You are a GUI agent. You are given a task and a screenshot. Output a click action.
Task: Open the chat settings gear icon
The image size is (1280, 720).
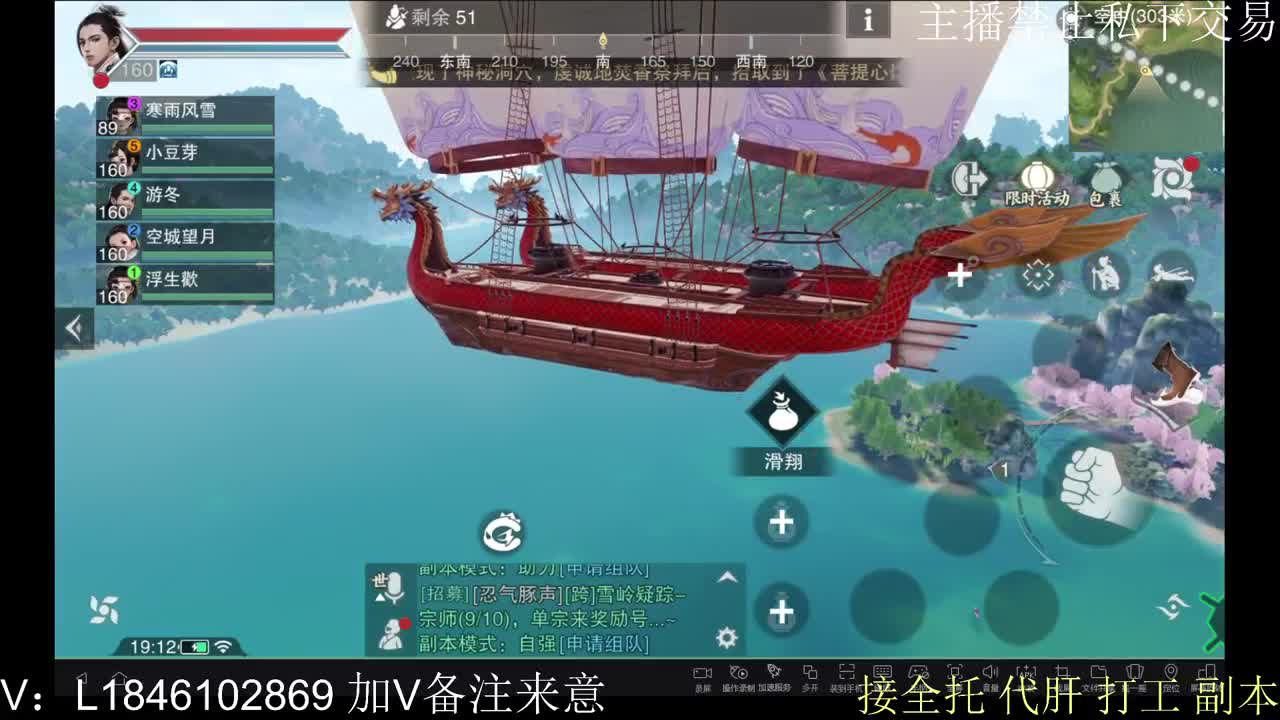pos(724,637)
